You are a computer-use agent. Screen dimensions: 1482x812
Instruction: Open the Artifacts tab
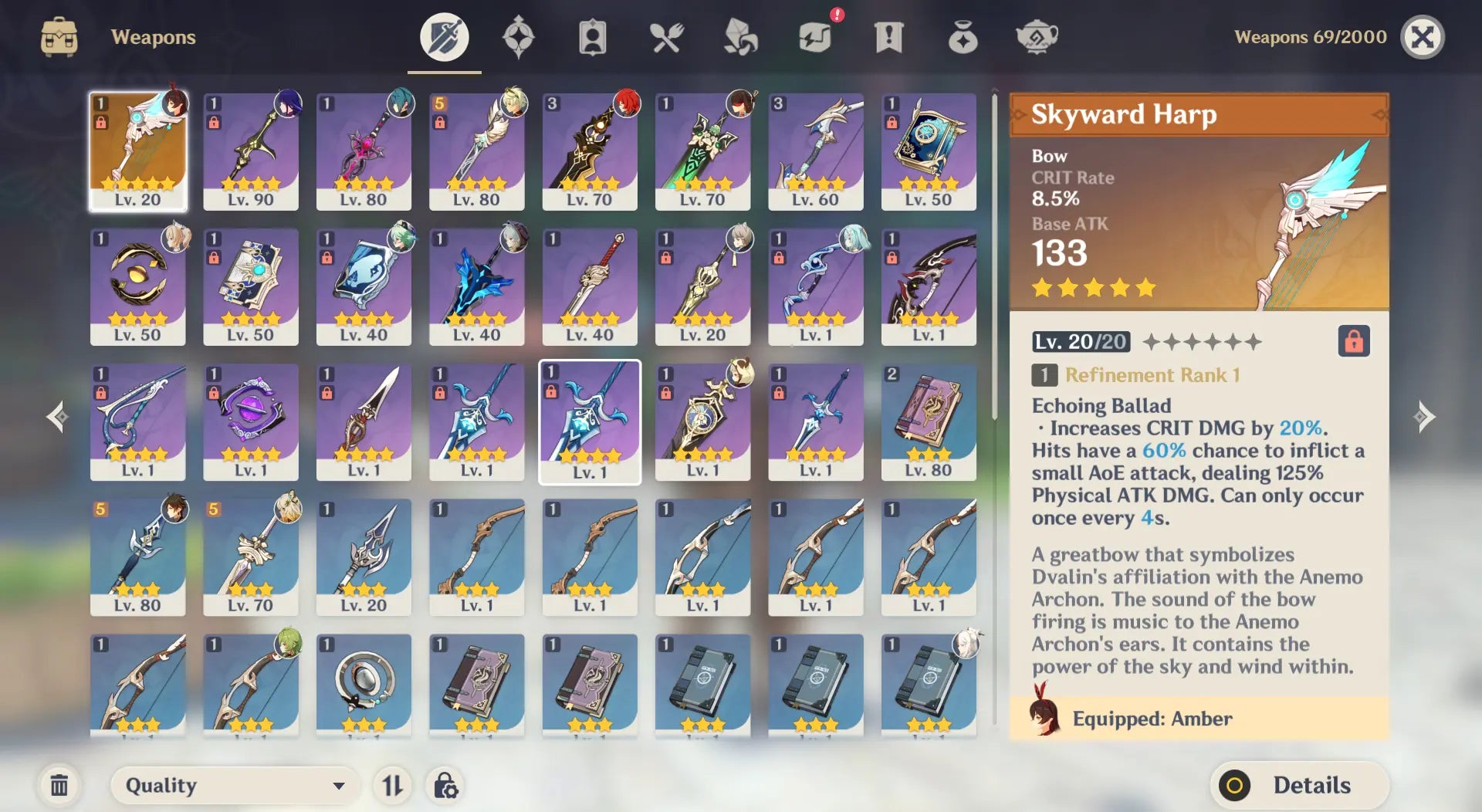point(518,37)
